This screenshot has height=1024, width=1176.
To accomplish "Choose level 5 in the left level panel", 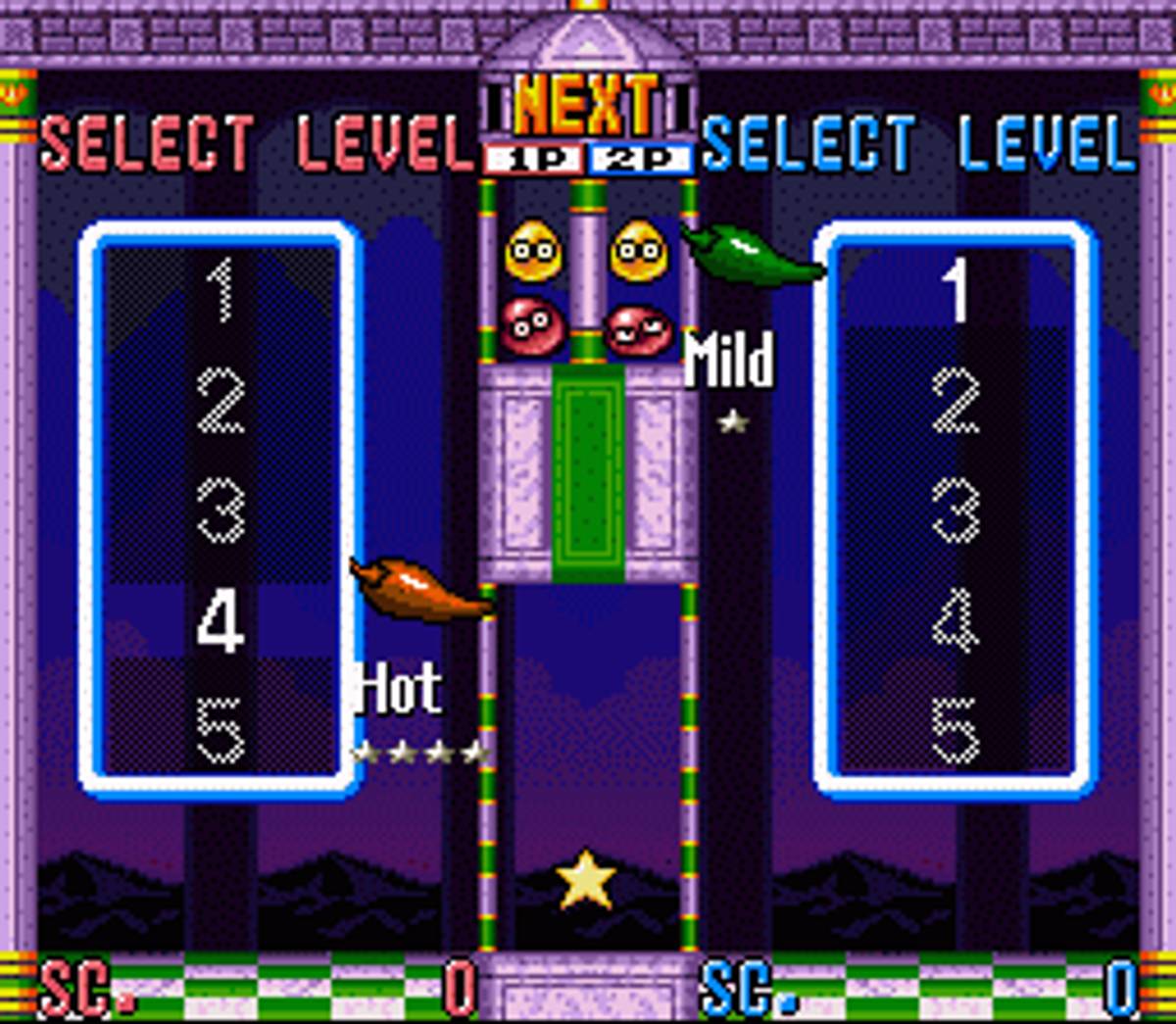I will click(x=220, y=731).
